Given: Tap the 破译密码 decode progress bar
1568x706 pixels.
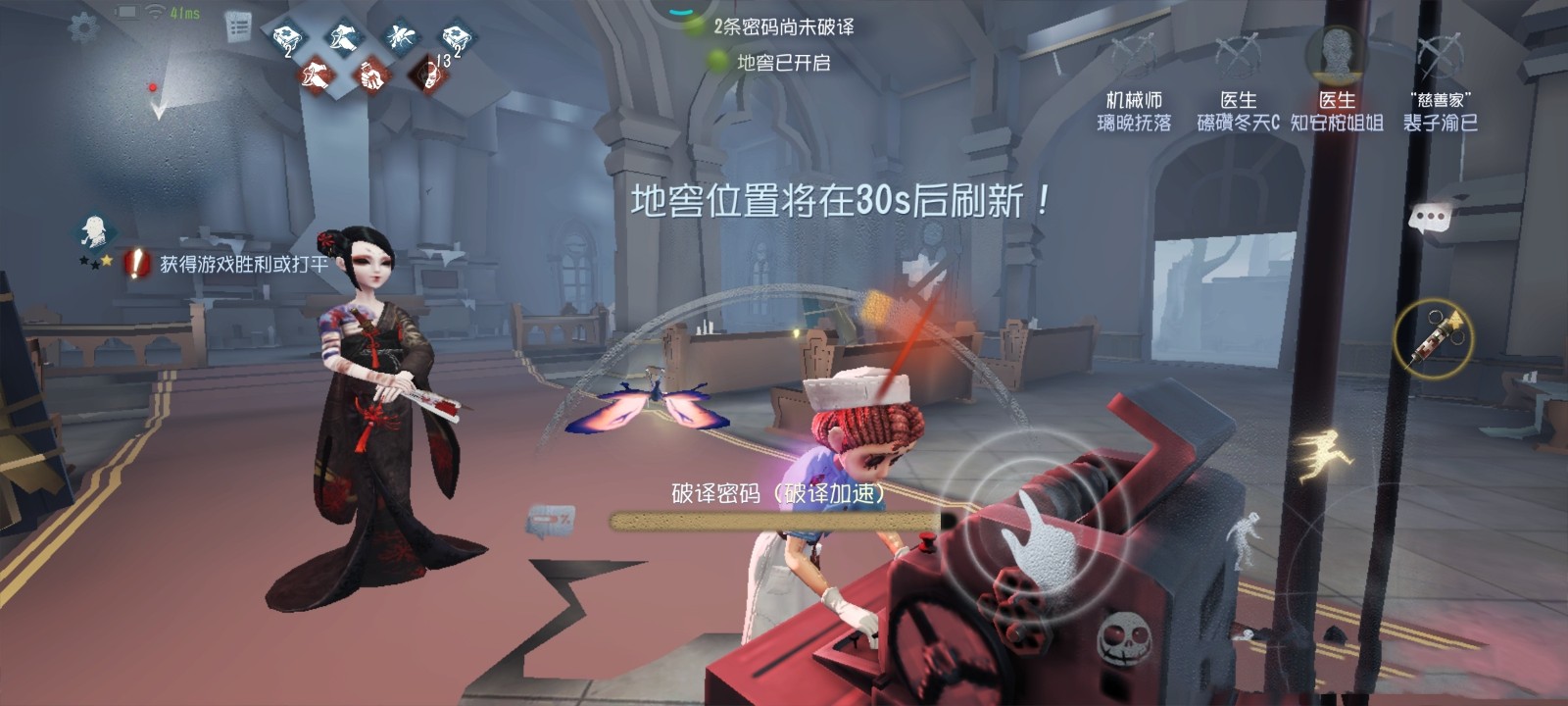Looking at the screenshot, I should 774,521.
